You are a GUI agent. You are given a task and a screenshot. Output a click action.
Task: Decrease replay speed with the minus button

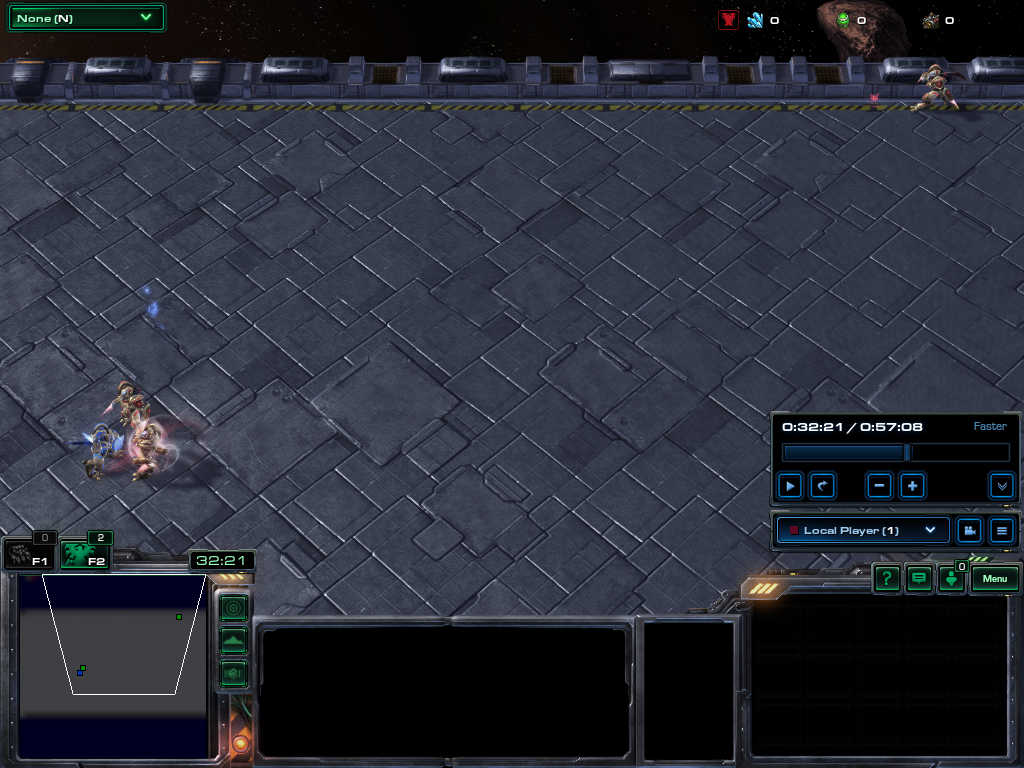[x=880, y=486]
